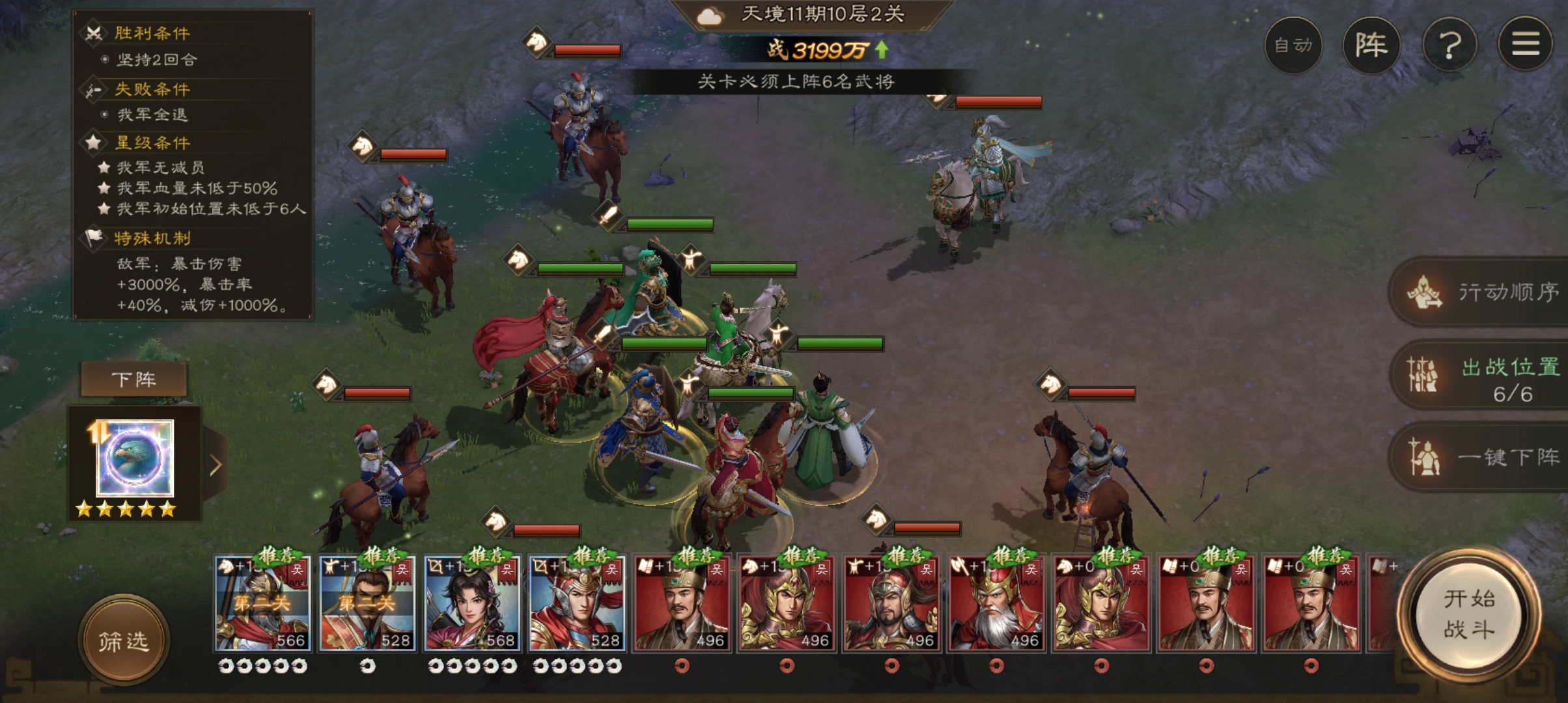Screen dimensions: 1568x703
Task: Start the battle with 开始战斗
Action: (x=1469, y=614)
